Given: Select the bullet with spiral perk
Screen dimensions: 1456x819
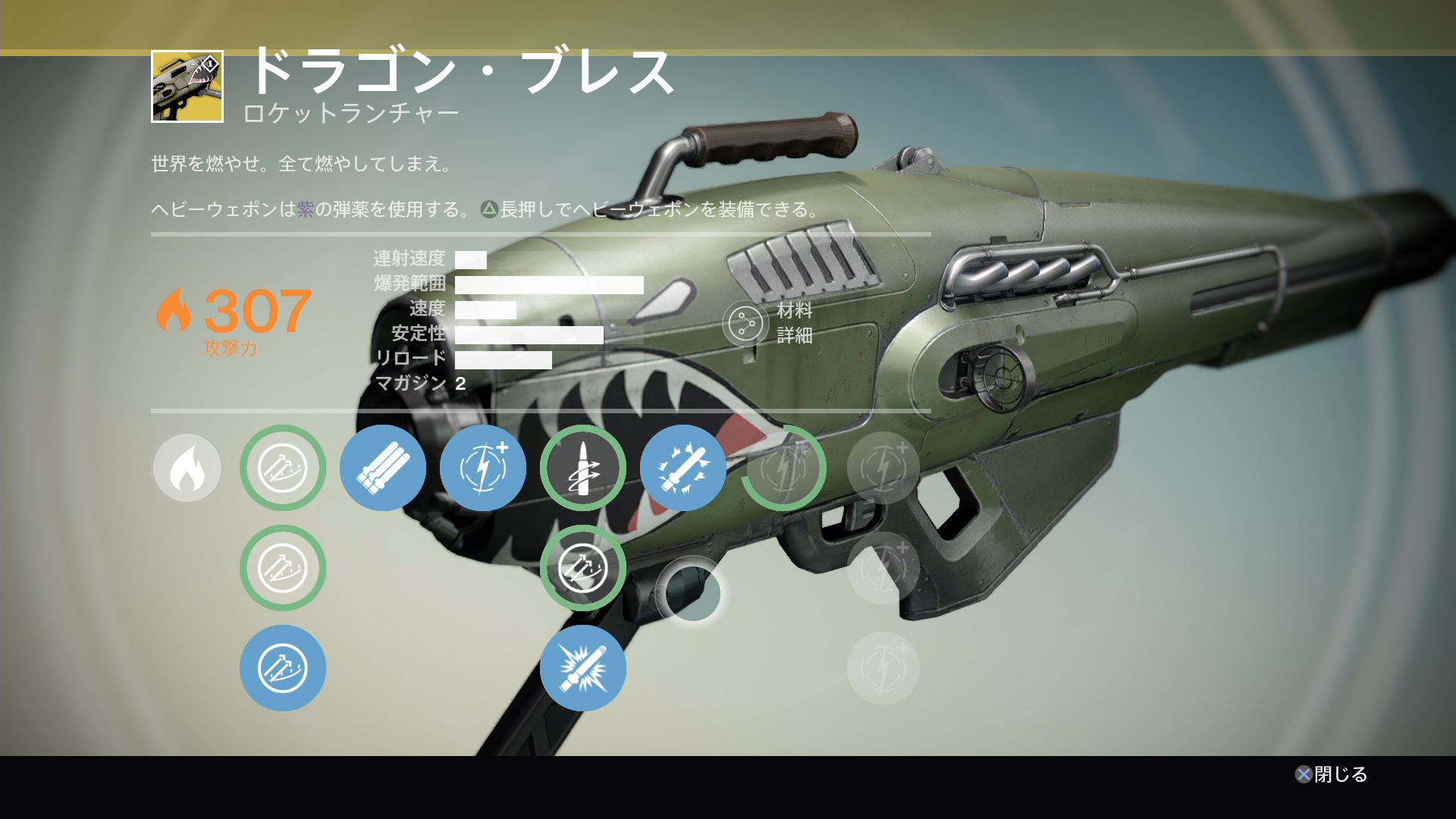Looking at the screenshot, I should (x=583, y=468).
